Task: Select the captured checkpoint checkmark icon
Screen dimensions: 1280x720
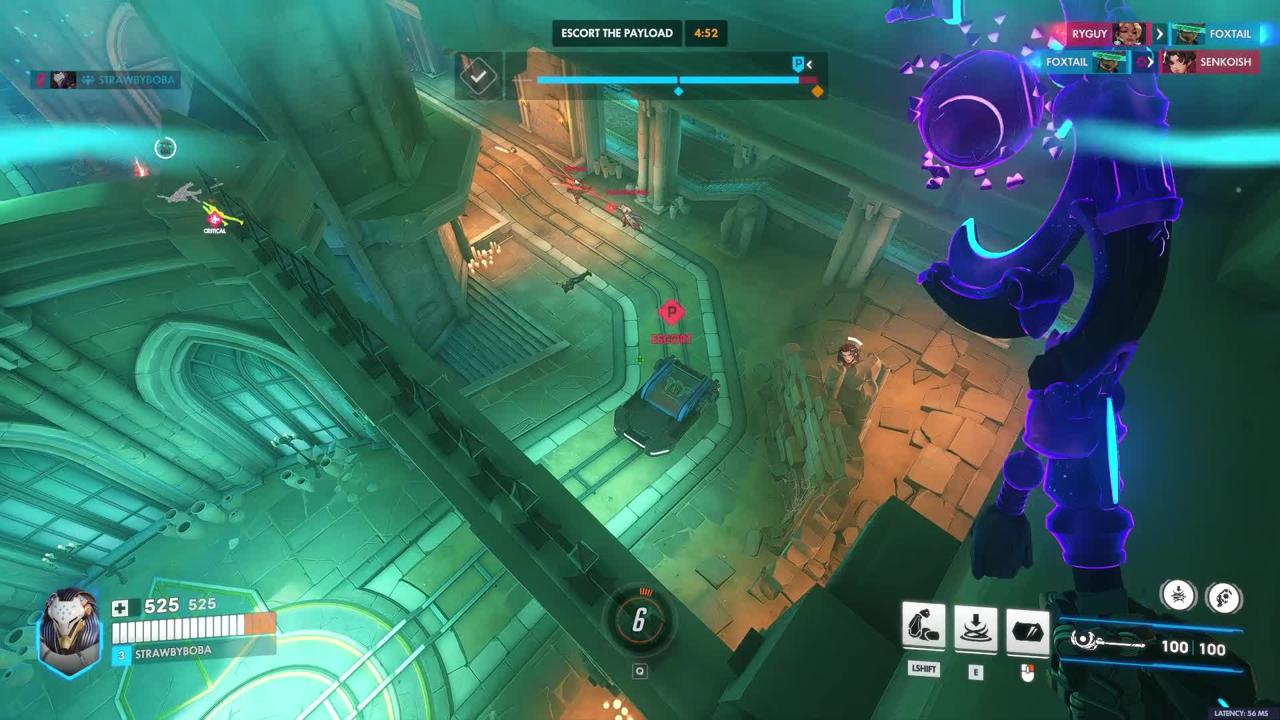Action: tap(479, 76)
